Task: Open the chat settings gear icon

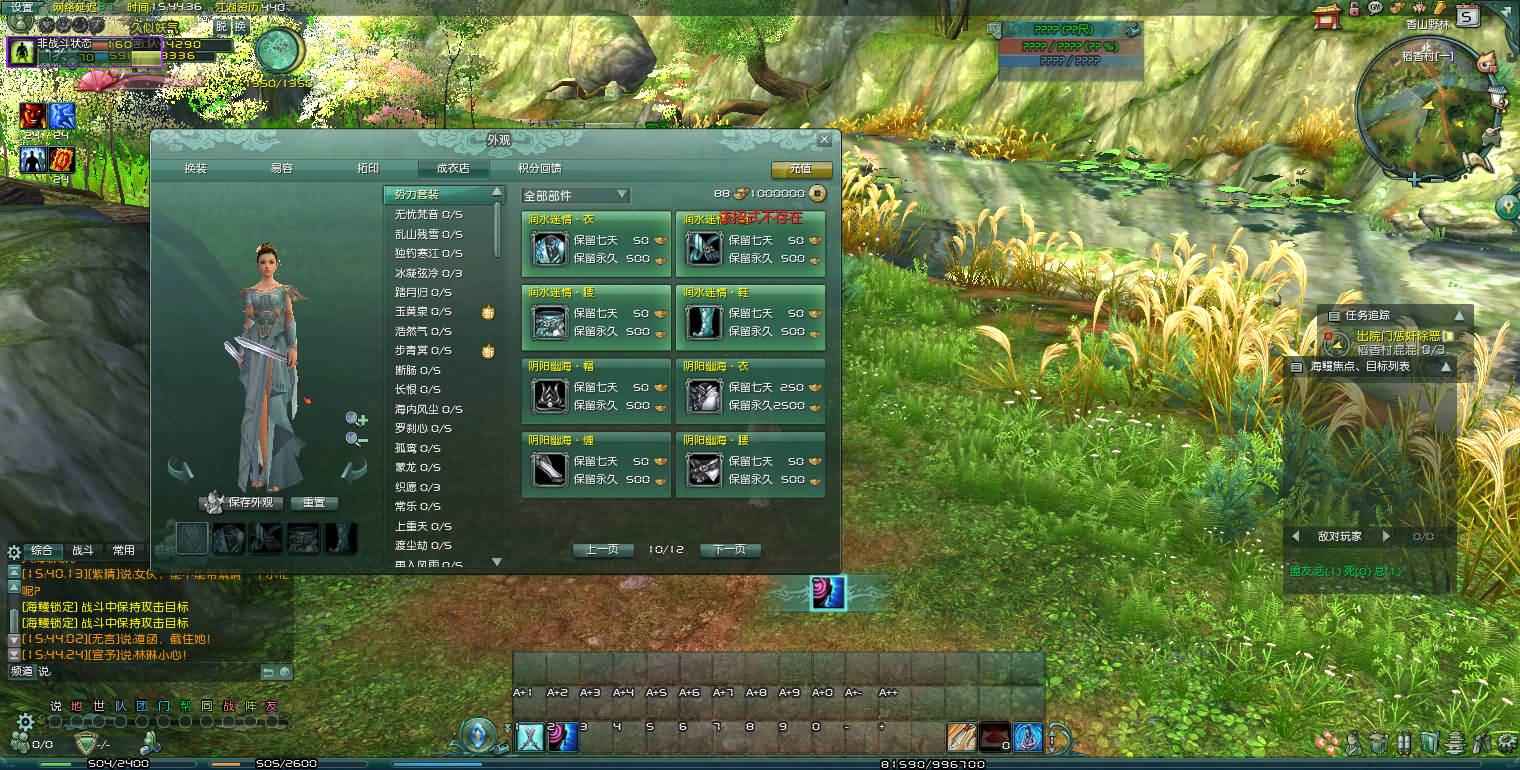Action: 26,722
